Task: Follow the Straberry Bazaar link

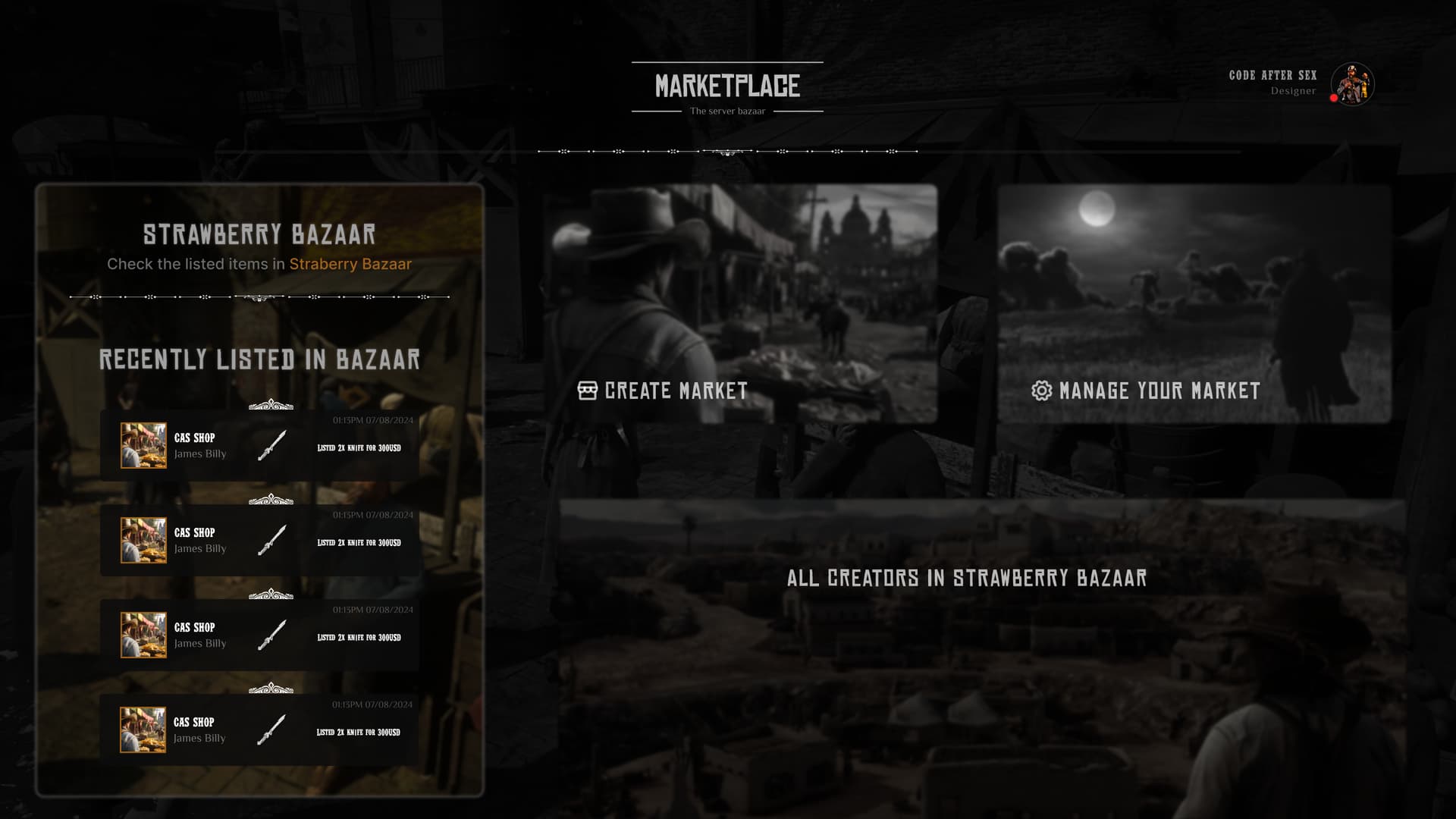Action: tap(350, 264)
